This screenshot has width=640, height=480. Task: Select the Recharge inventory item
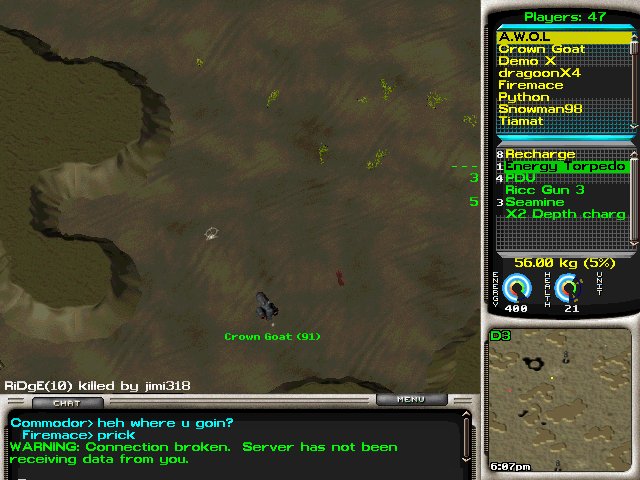(x=540, y=154)
